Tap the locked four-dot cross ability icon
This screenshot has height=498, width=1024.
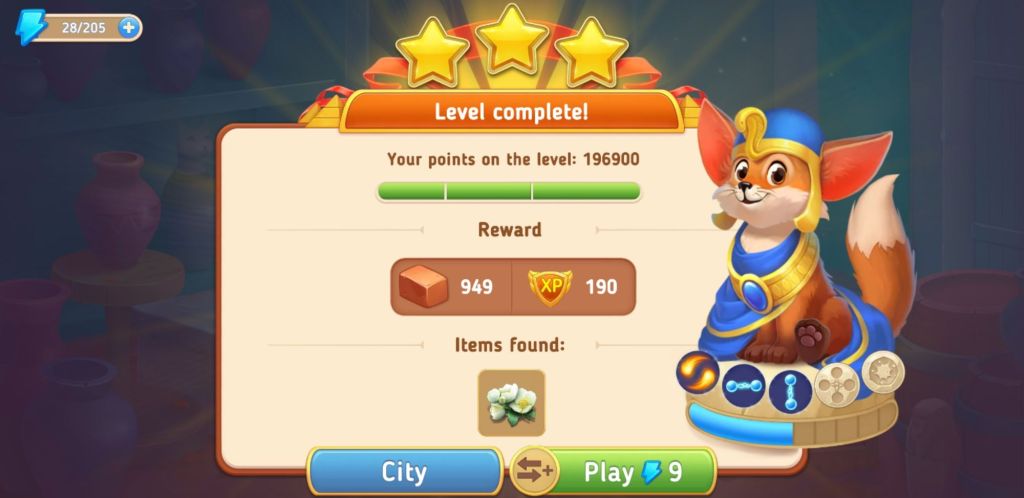click(x=836, y=384)
